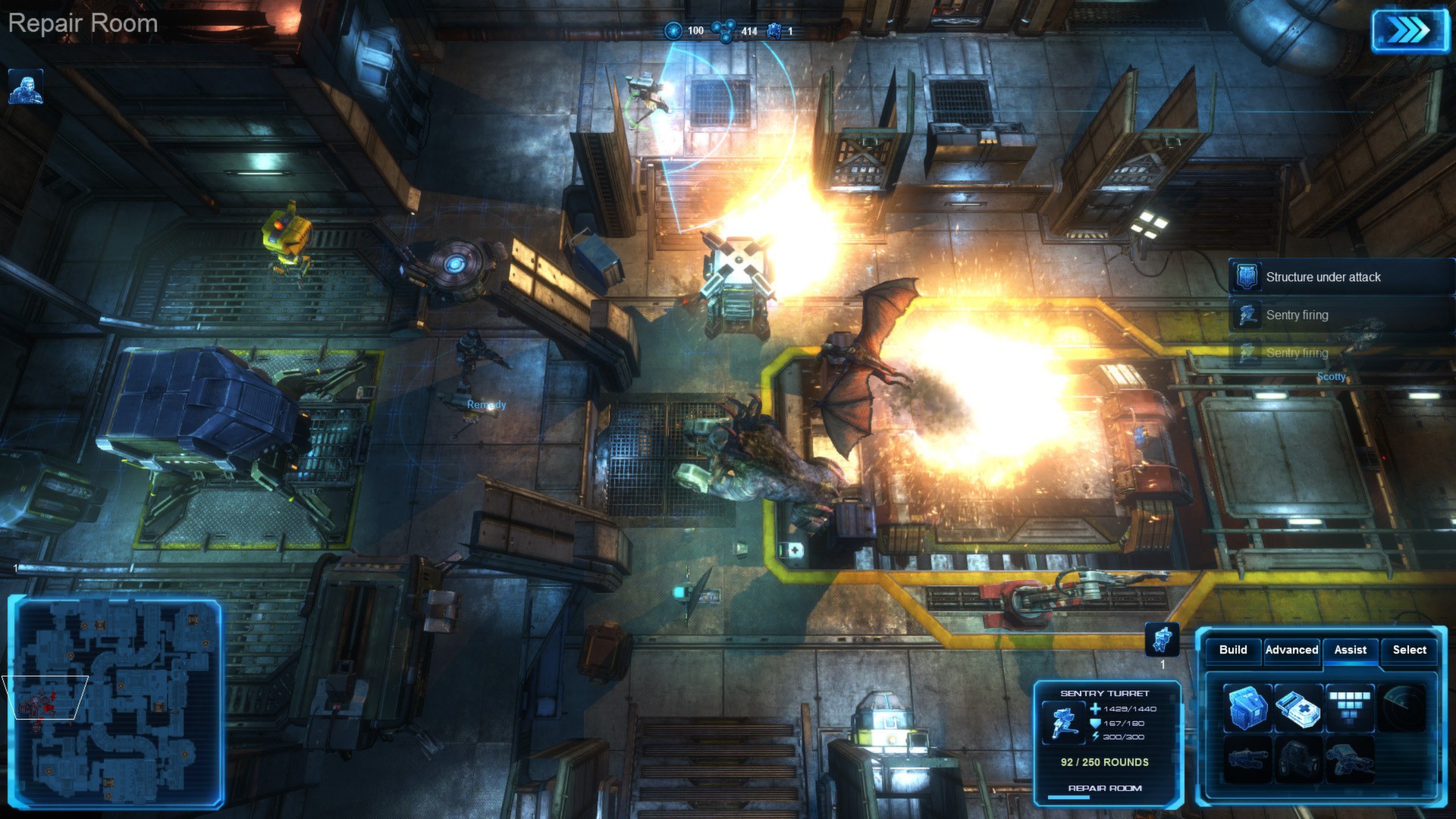Click the player portrait in the top-left corner
Image resolution: width=1456 pixels, height=819 pixels.
[x=27, y=87]
